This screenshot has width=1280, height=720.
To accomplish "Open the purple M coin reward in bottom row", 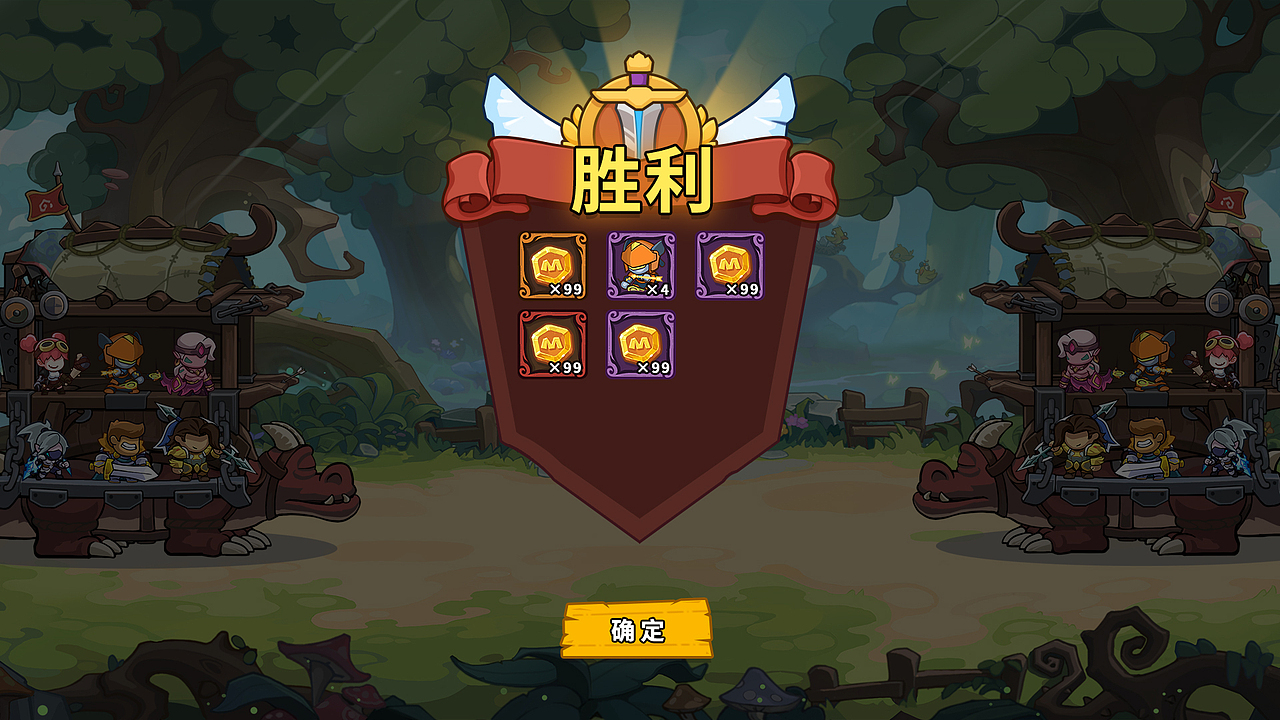I will click(x=643, y=343).
